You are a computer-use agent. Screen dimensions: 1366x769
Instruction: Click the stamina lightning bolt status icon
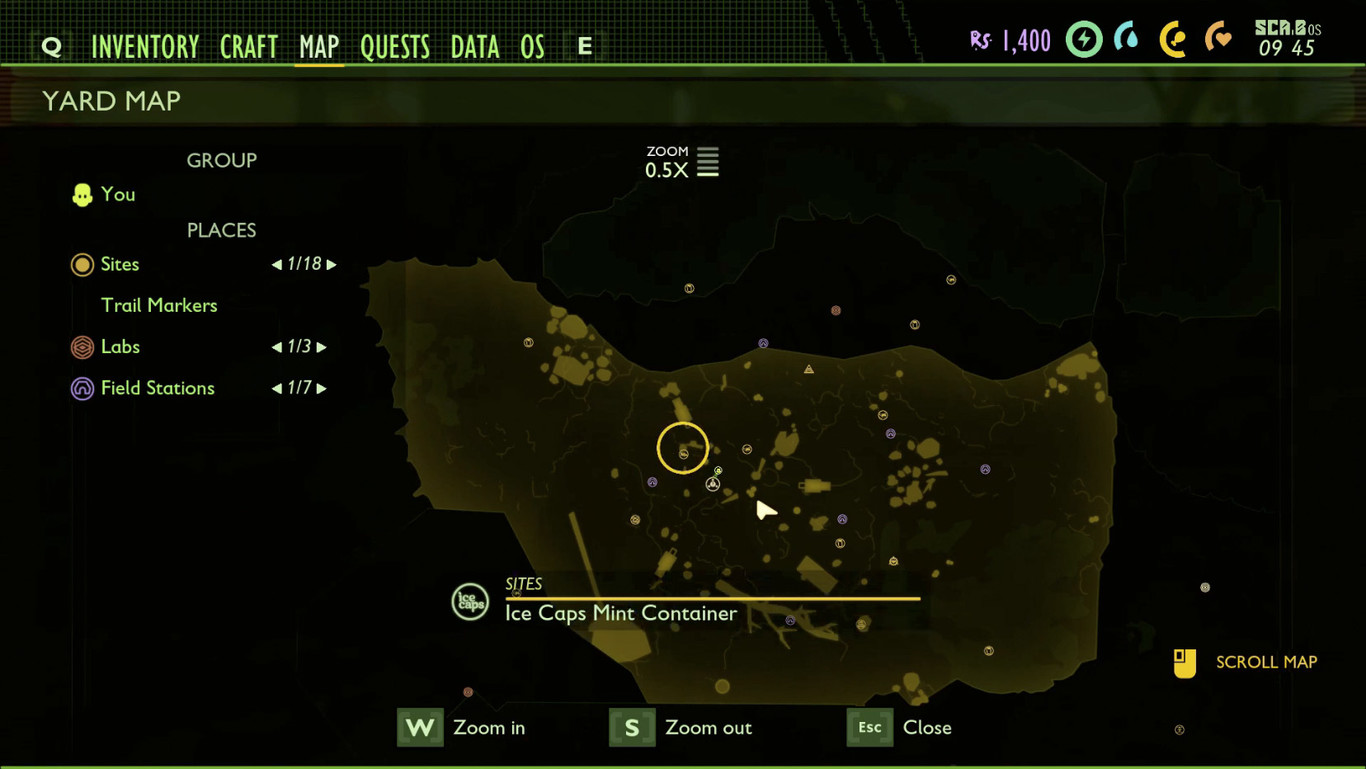pyautogui.click(x=1084, y=41)
